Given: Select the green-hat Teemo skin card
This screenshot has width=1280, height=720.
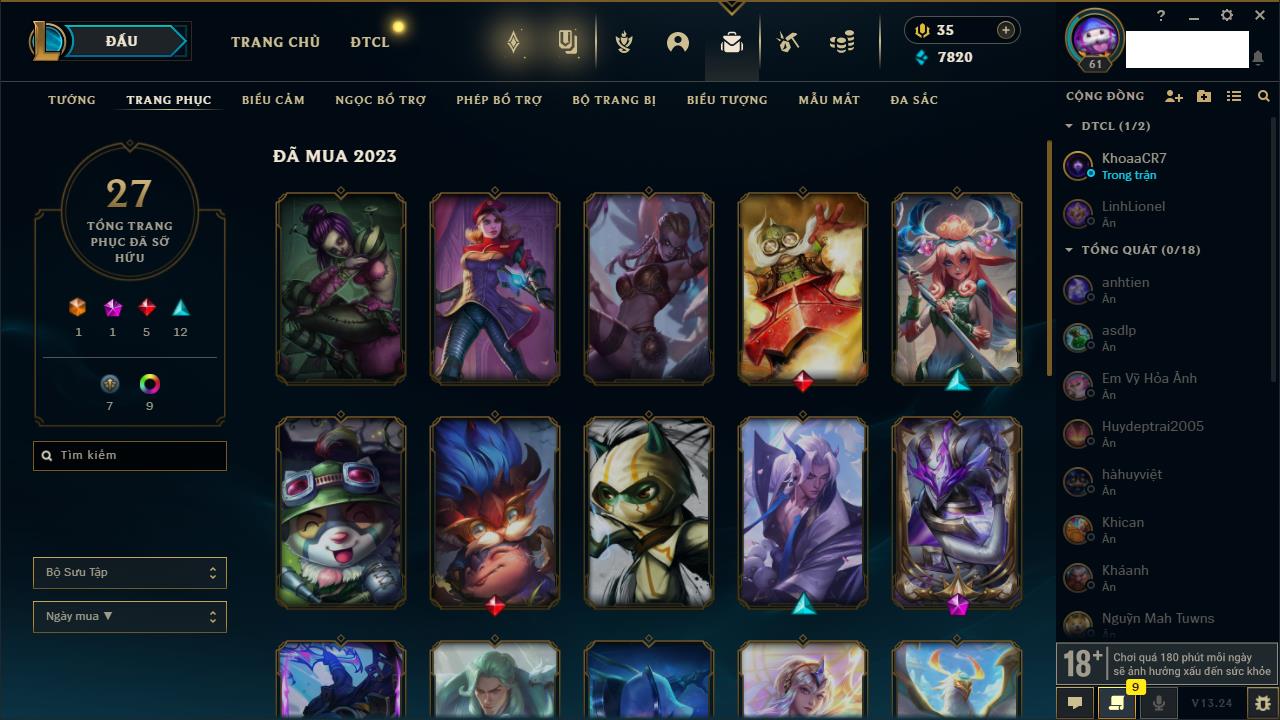Looking at the screenshot, I should click(x=341, y=512).
